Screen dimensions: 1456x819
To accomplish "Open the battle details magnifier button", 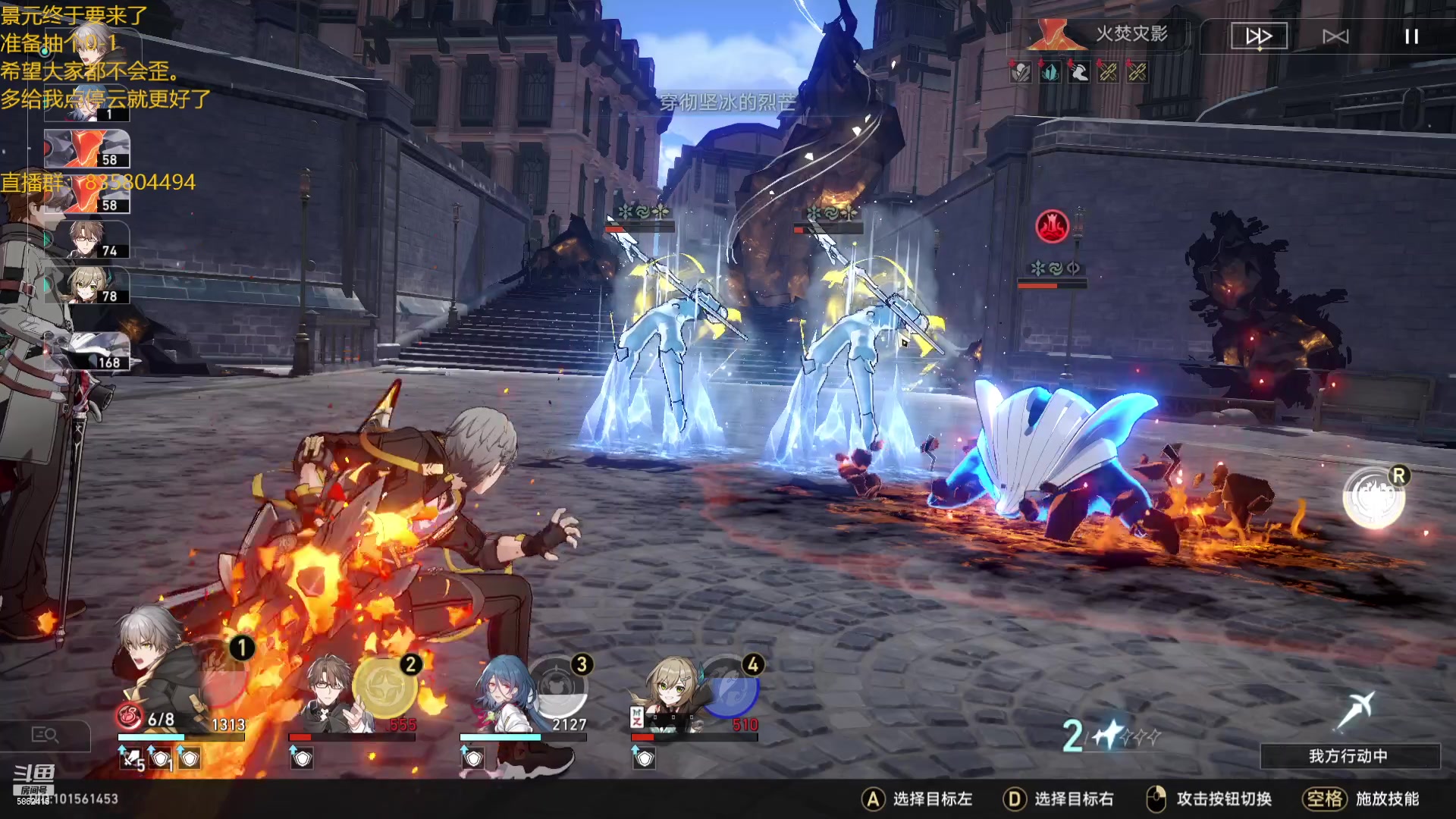I will [45, 734].
